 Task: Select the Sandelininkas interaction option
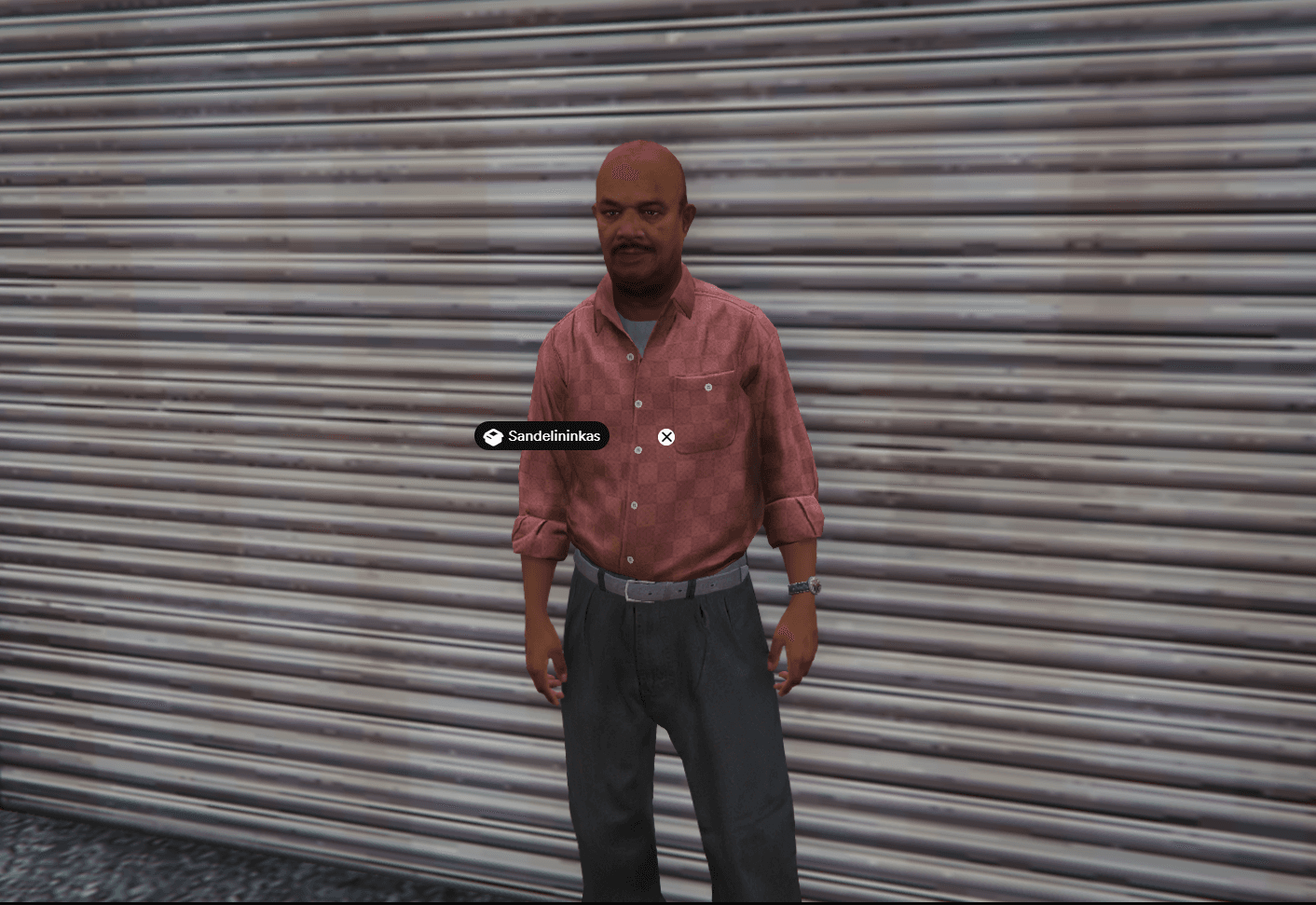(x=541, y=436)
